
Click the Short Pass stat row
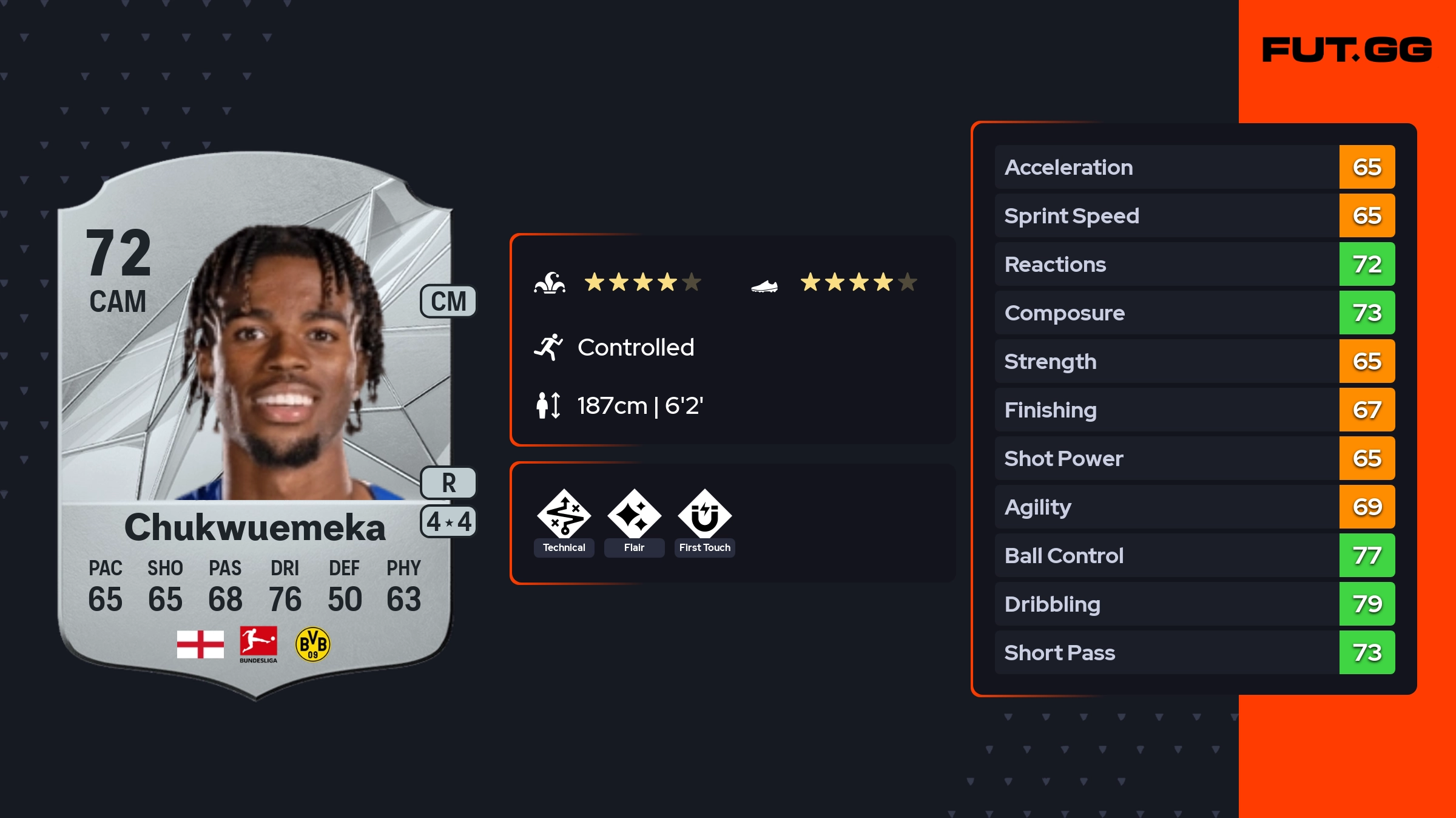pyautogui.click(x=1194, y=653)
